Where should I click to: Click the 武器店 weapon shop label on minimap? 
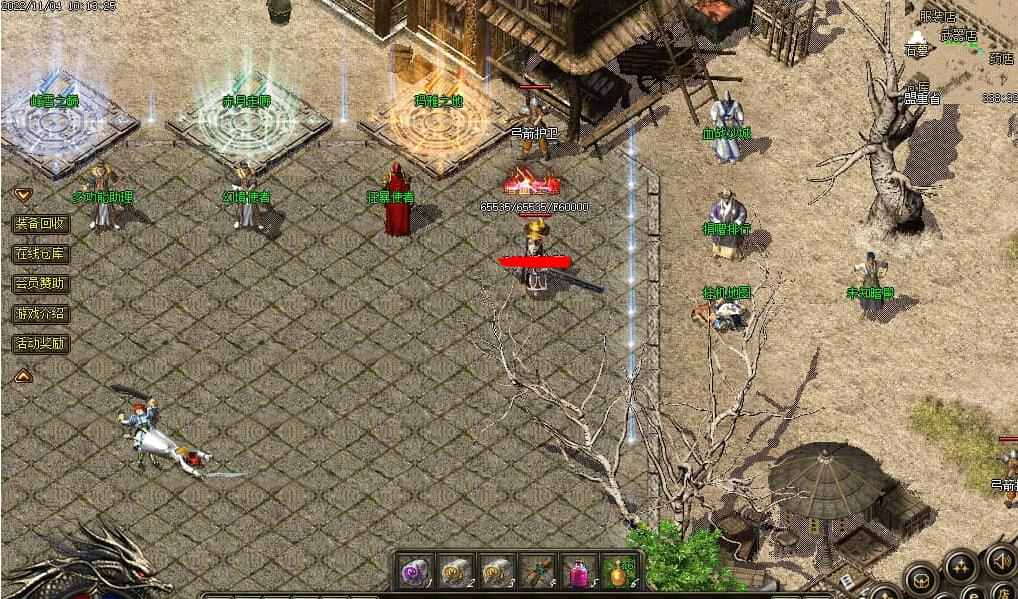pyautogui.click(x=958, y=35)
